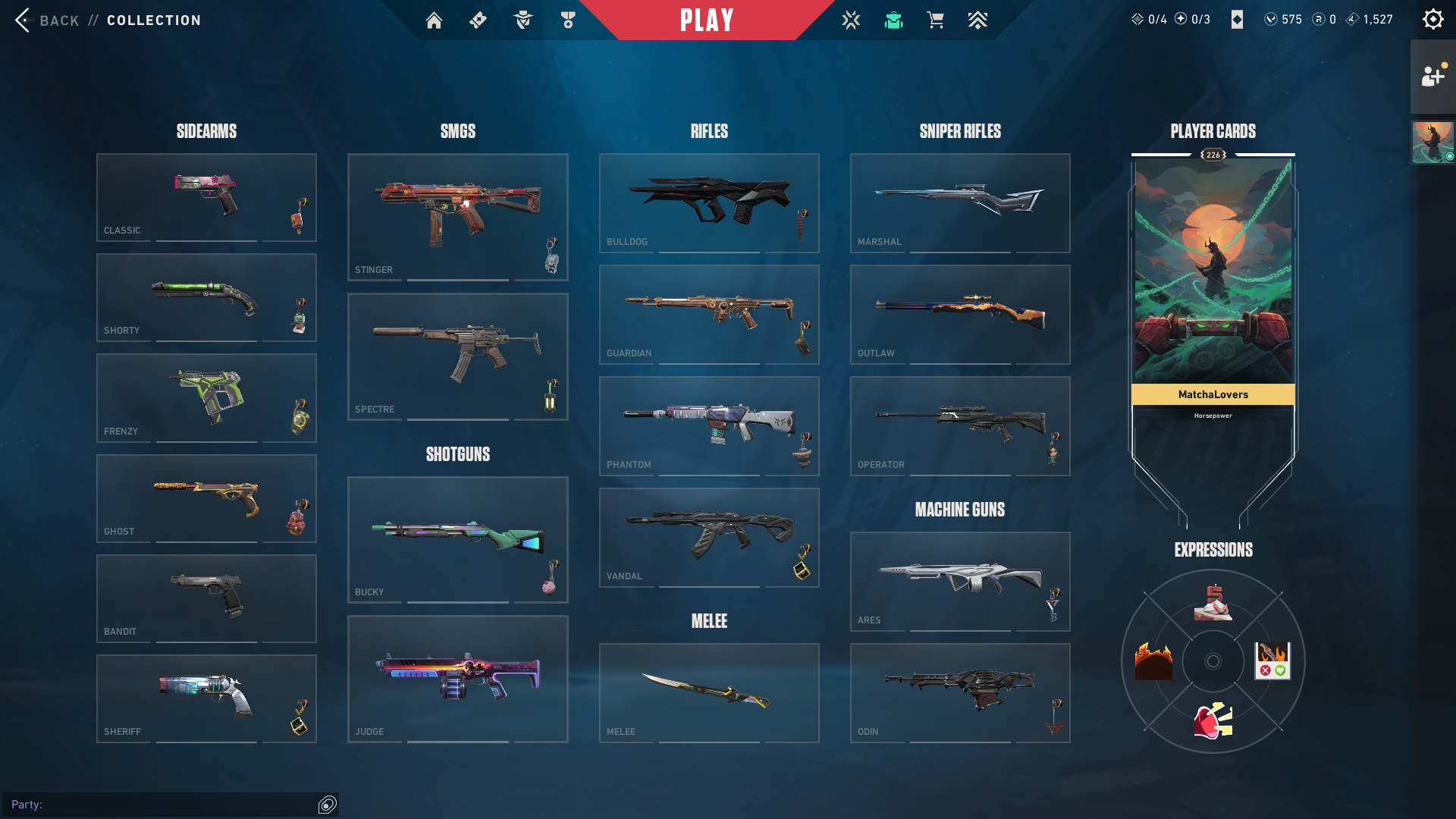This screenshot has width=1456, height=819.
Task: Choose the Sheriff revolver slot
Action: [206, 698]
